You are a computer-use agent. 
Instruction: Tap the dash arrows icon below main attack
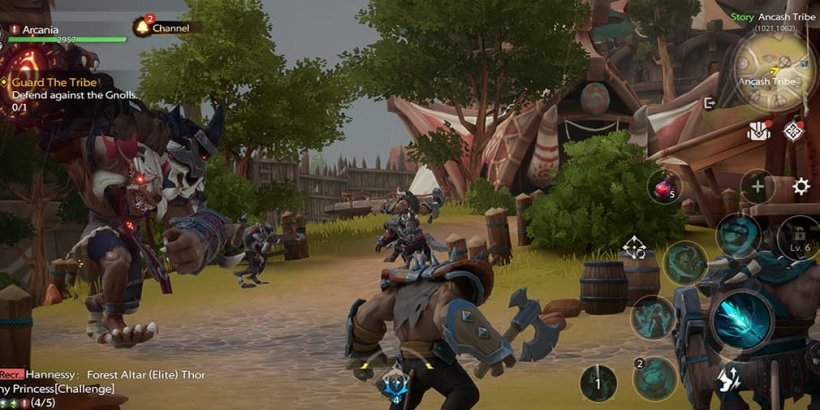point(729,379)
